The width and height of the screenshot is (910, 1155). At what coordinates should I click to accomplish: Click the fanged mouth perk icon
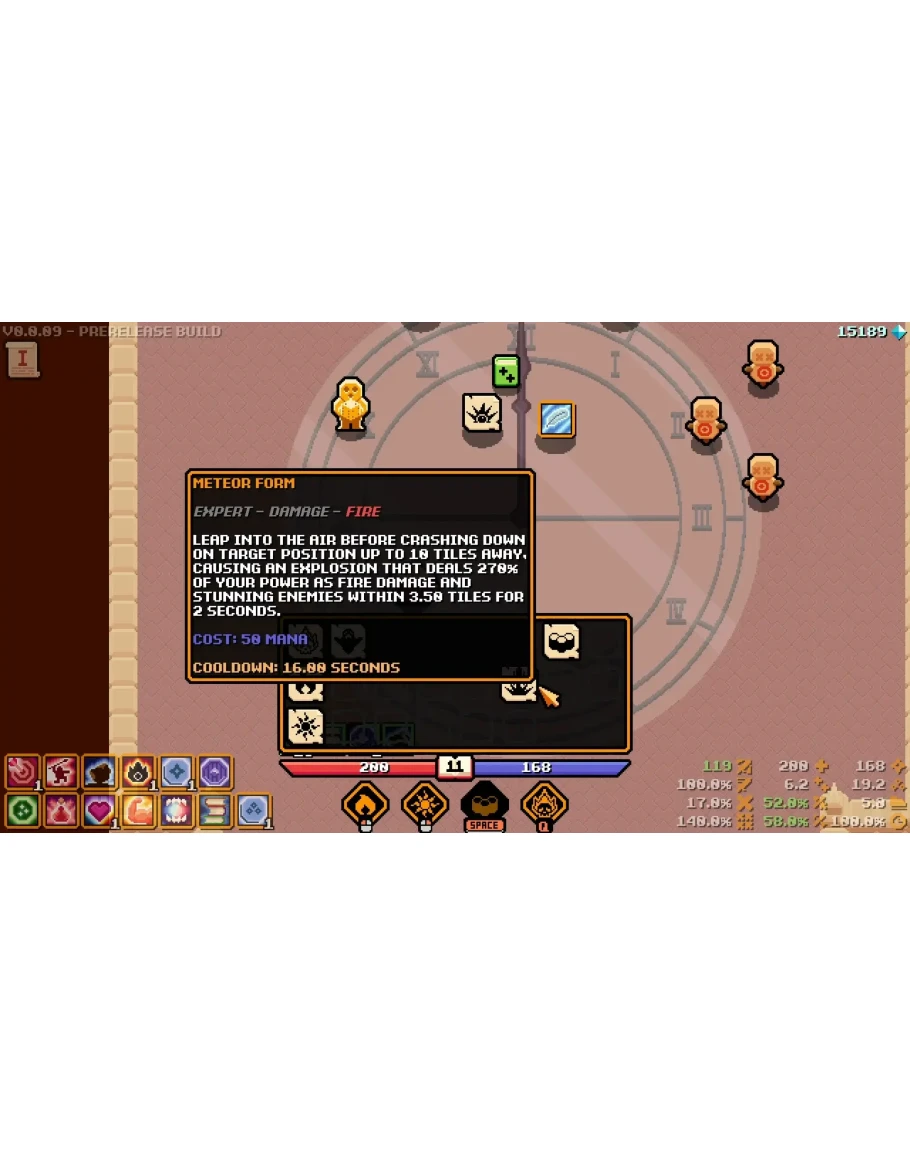176,810
